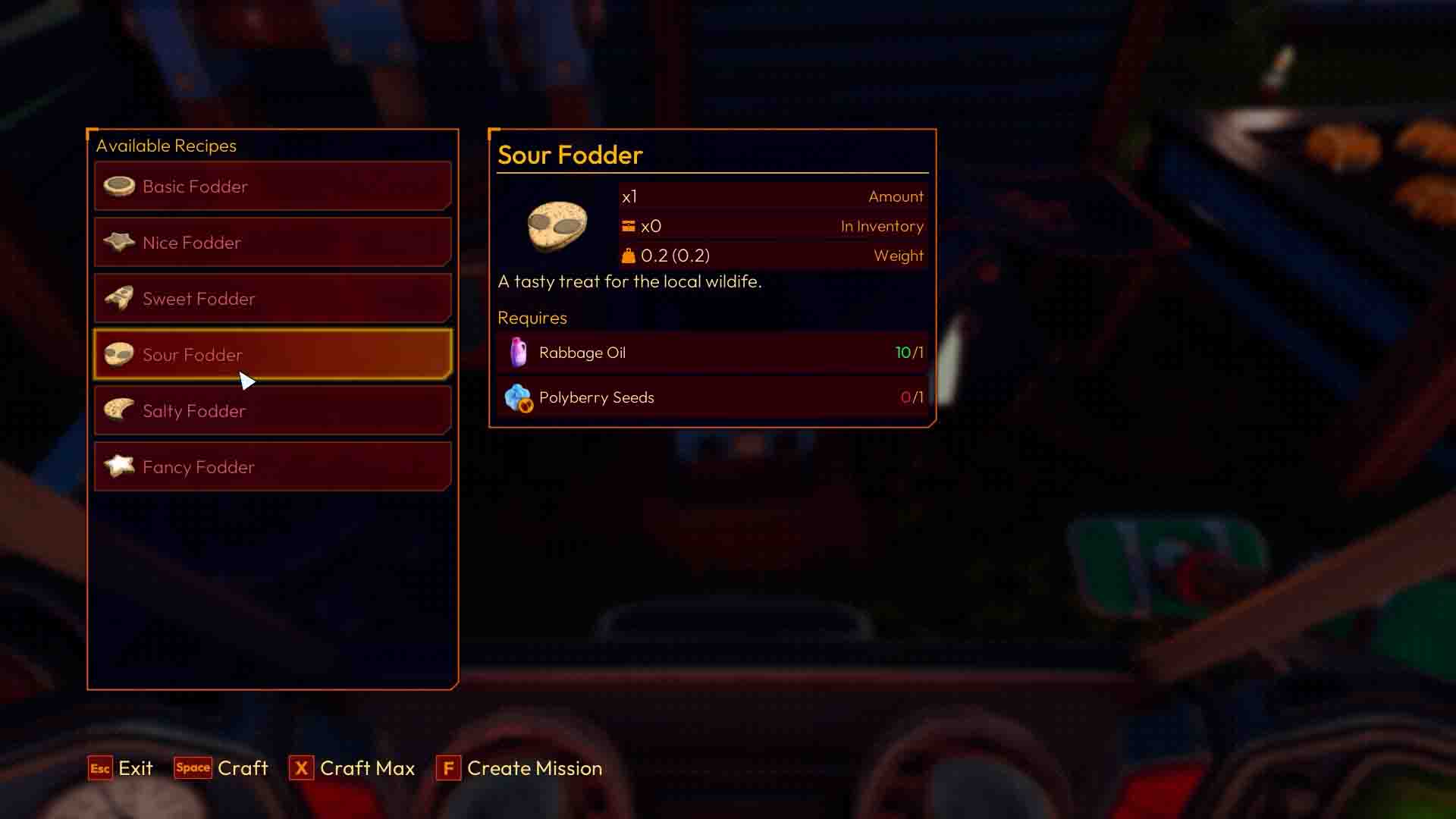Image resolution: width=1456 pixels, height=819 pixels.
Task: Select the Fancy Fodder recipe entry
Action: tap(273, 466)
